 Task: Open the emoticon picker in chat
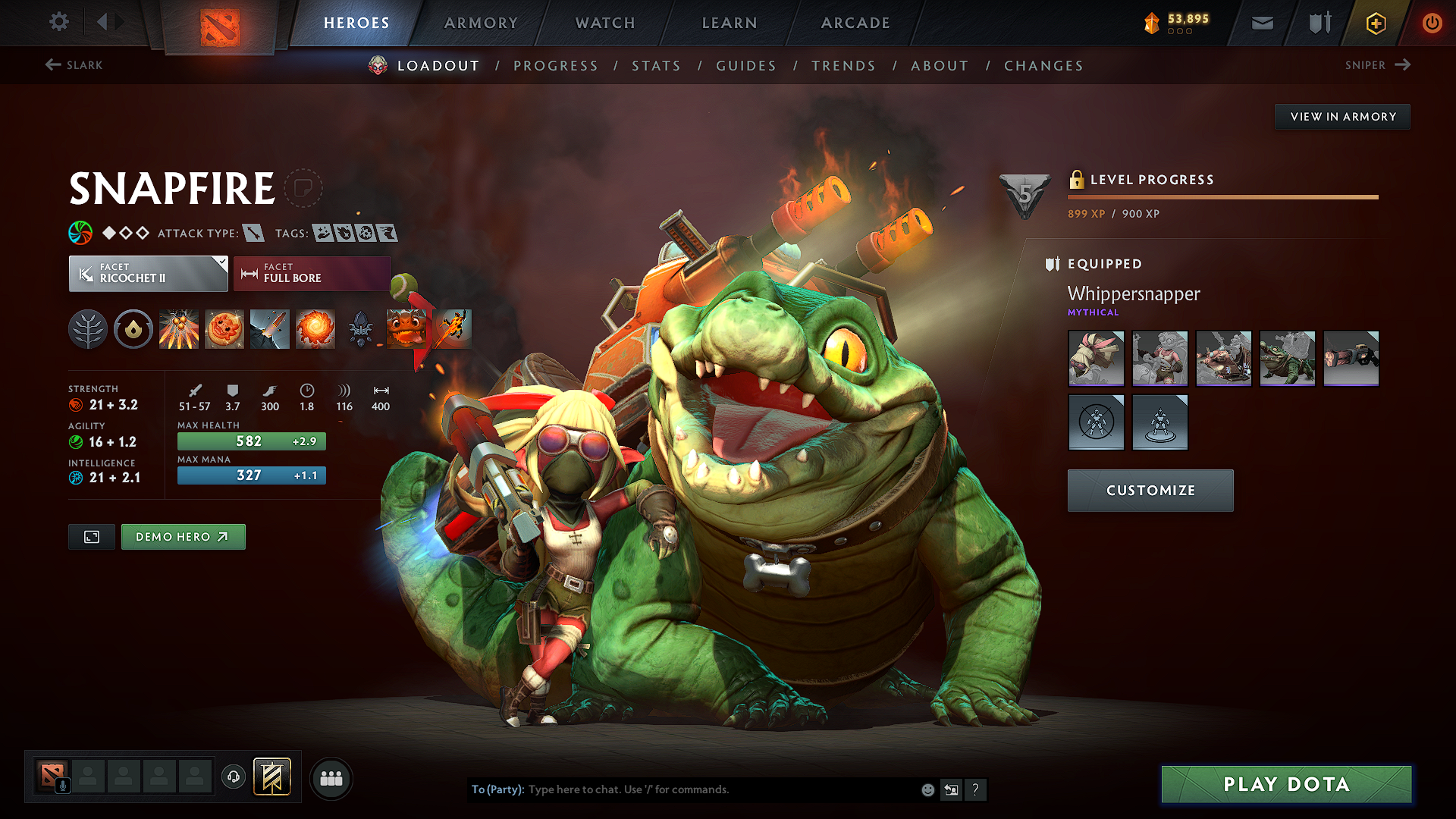[927, 789]
